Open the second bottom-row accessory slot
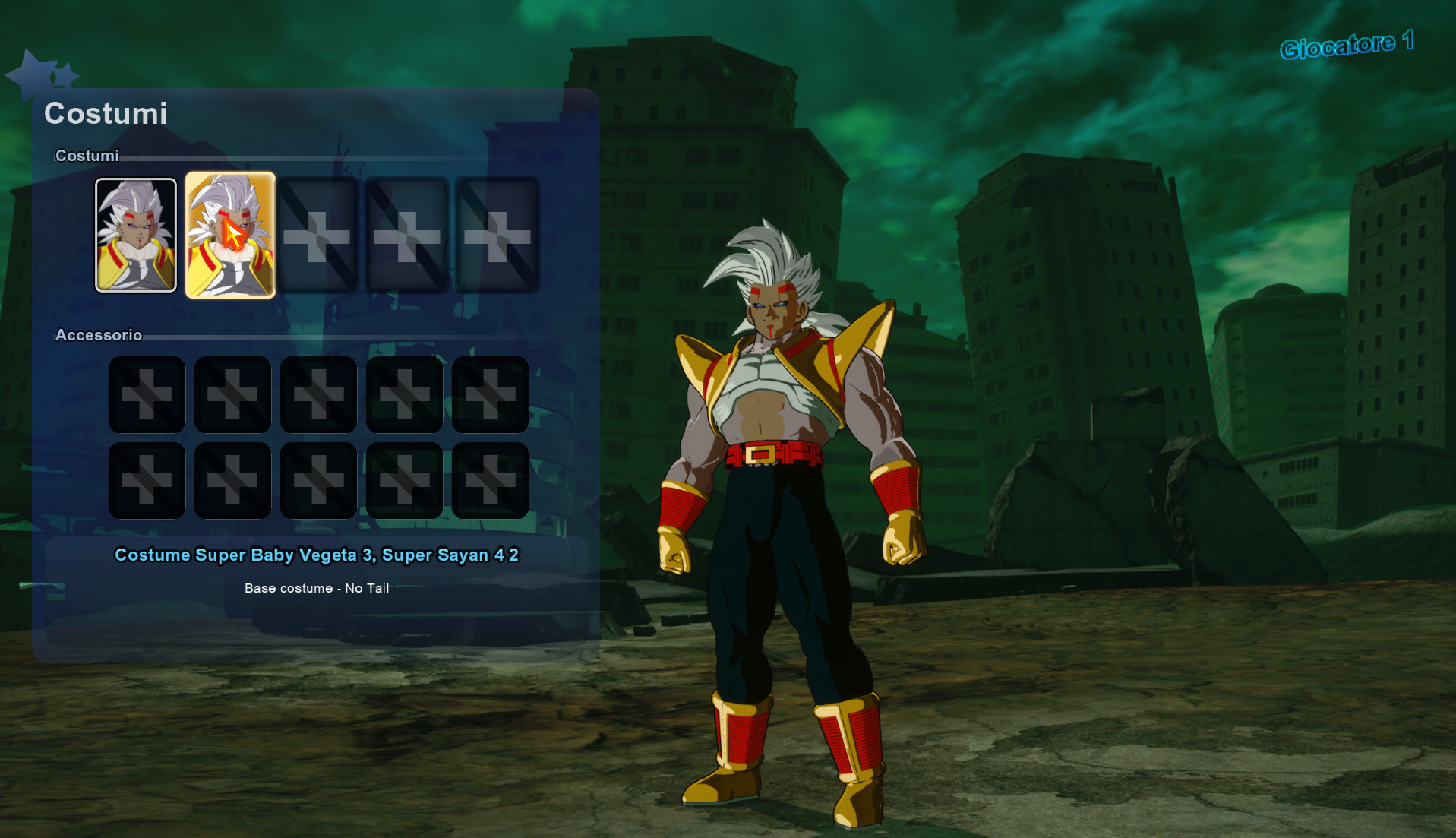Viewport: 1456px width, 838px height. [x=232, y=480]
